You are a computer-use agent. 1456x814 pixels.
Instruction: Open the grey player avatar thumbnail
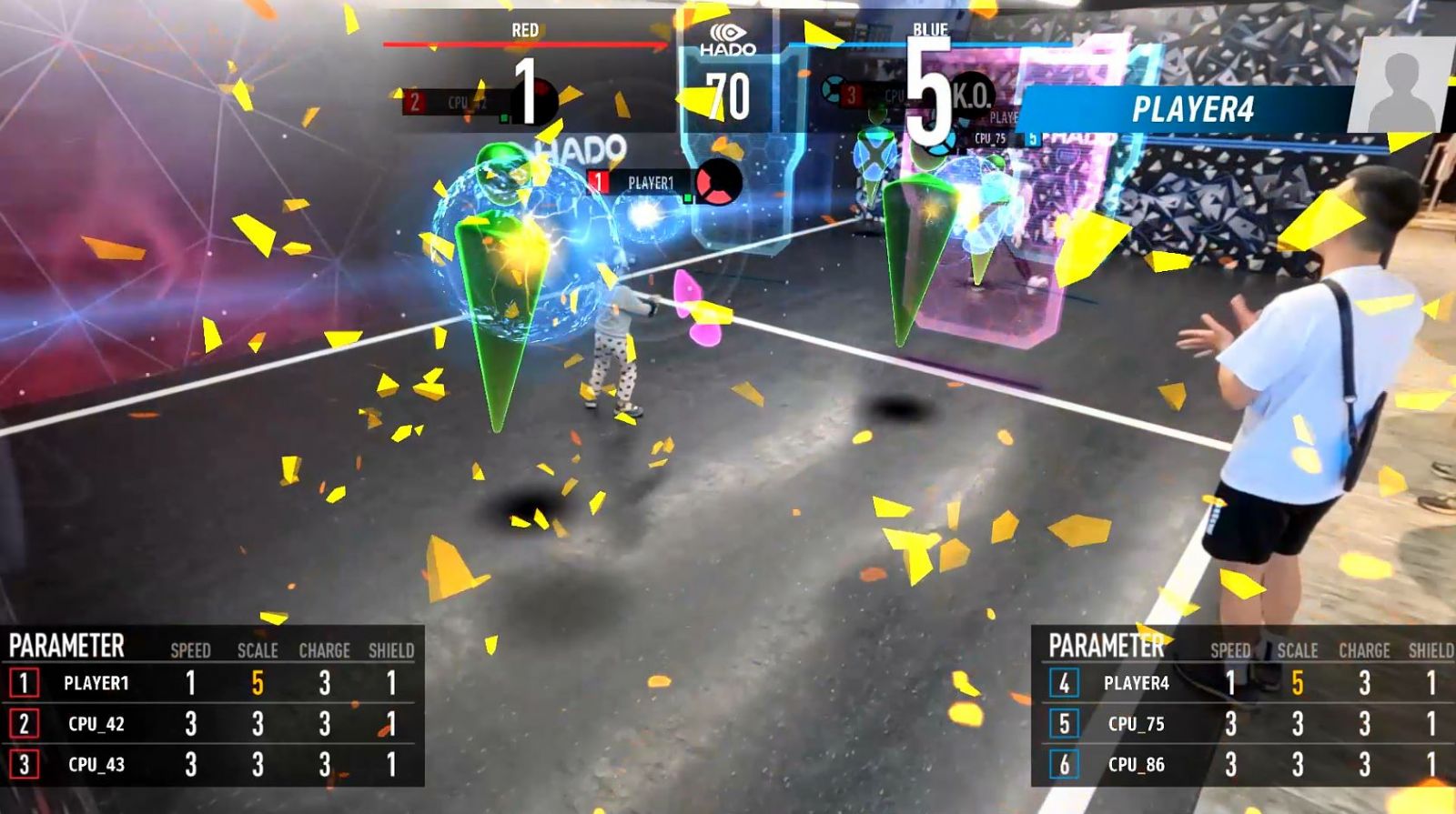coord(1400,86)
